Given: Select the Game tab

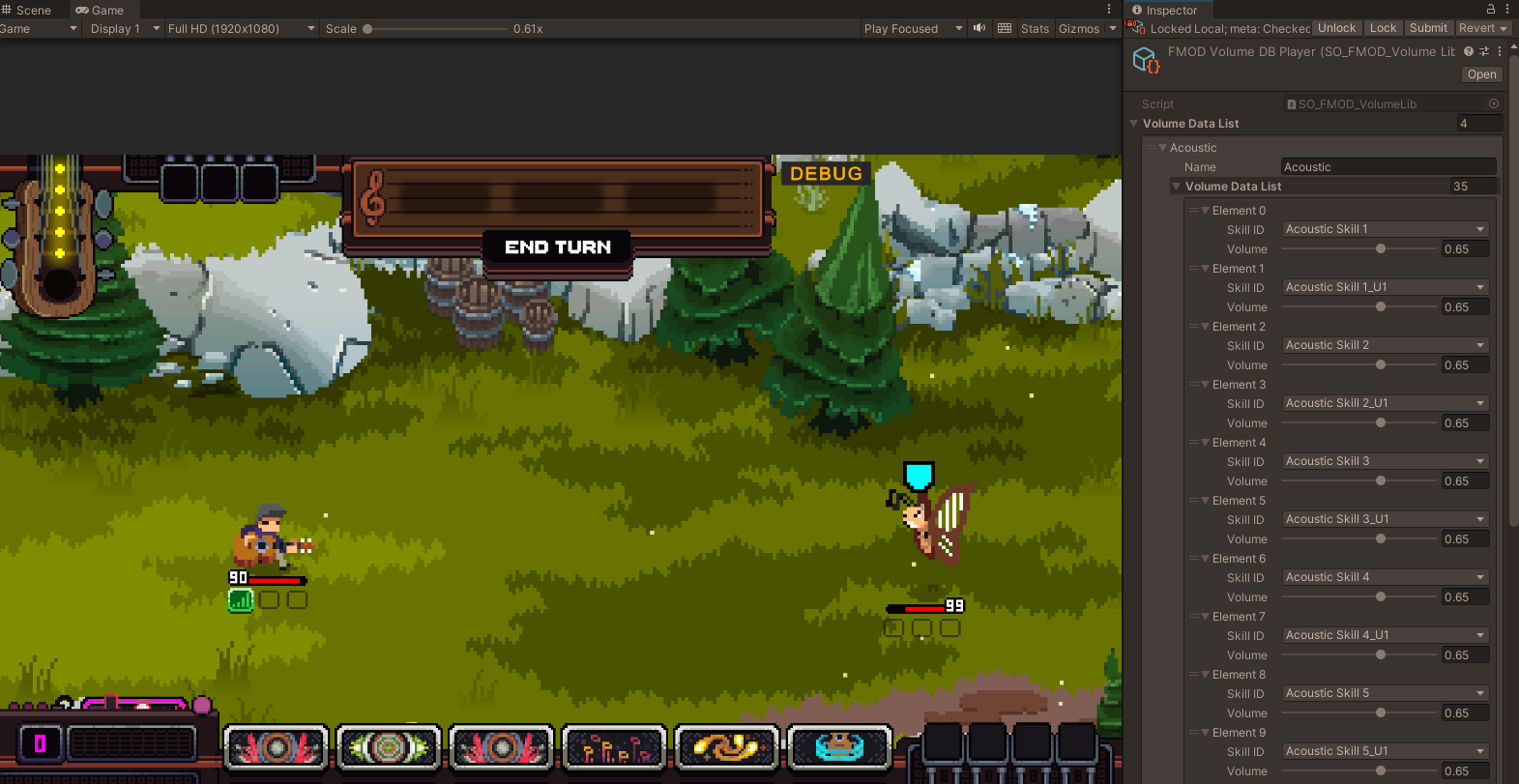Looking at the screenshot, I should pyautogui.click(x=100, y=10).
